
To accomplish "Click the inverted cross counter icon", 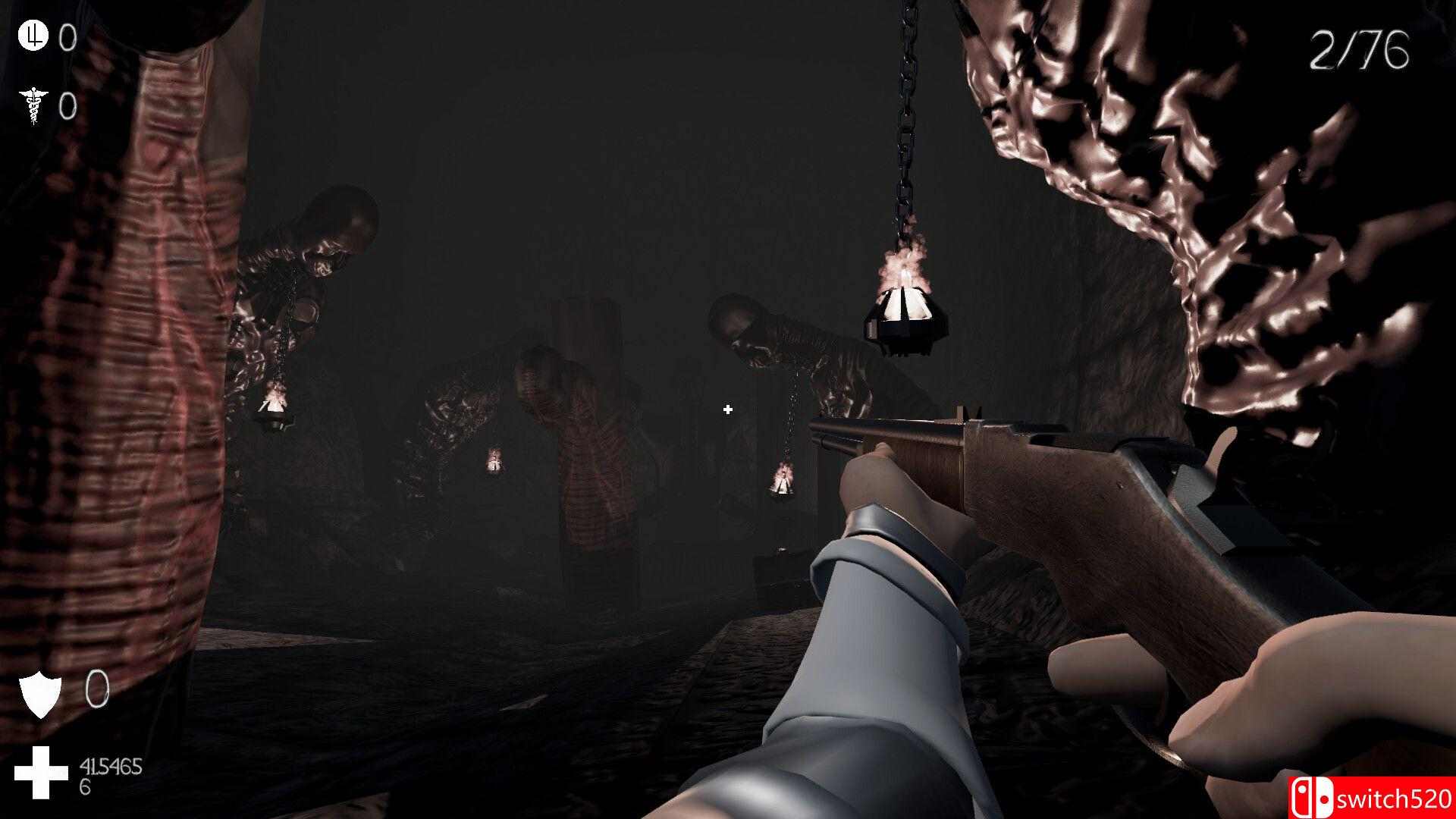I will tap(33, 36).
